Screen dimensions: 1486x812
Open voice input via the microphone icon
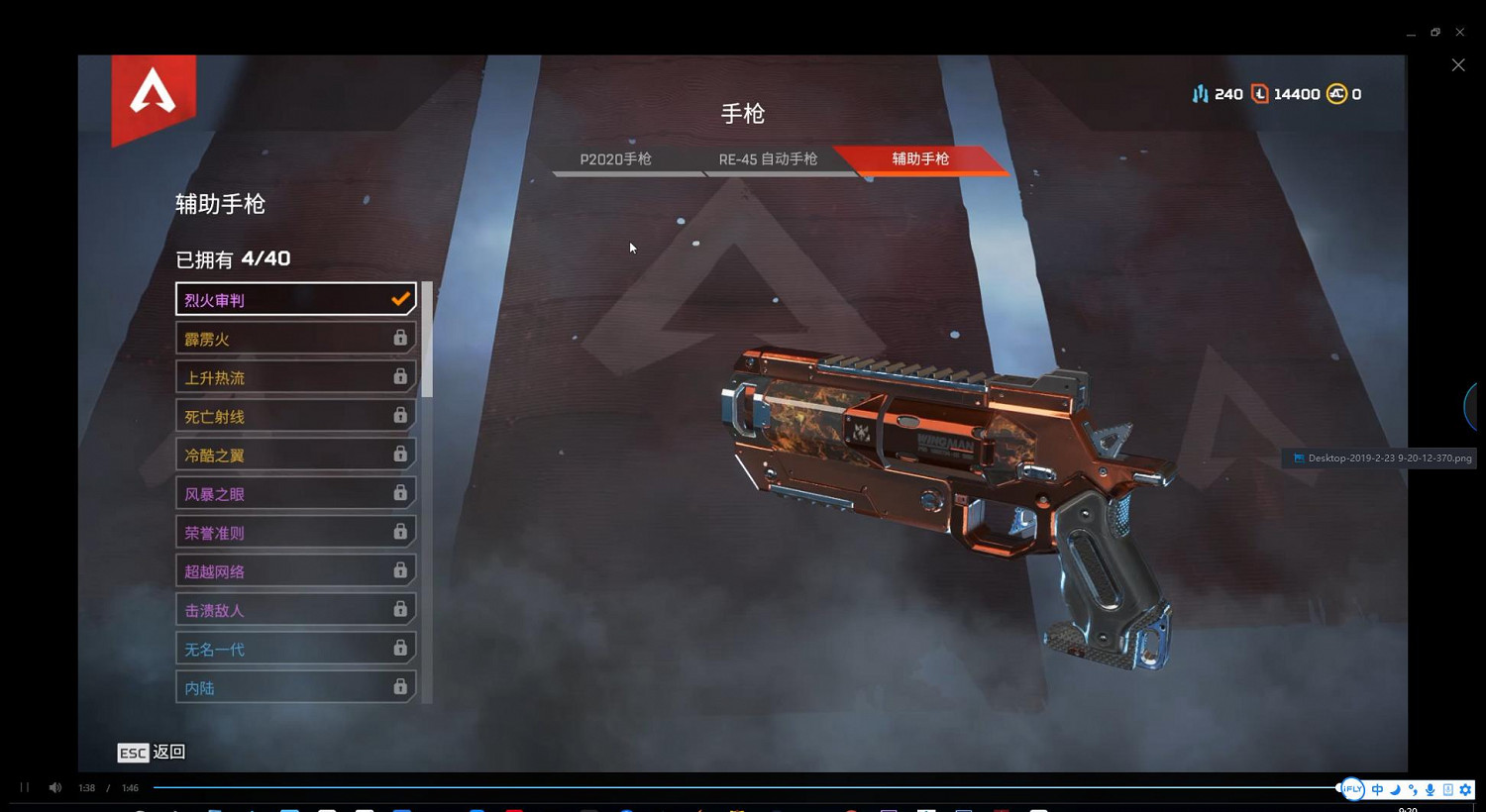(1430, 789)
